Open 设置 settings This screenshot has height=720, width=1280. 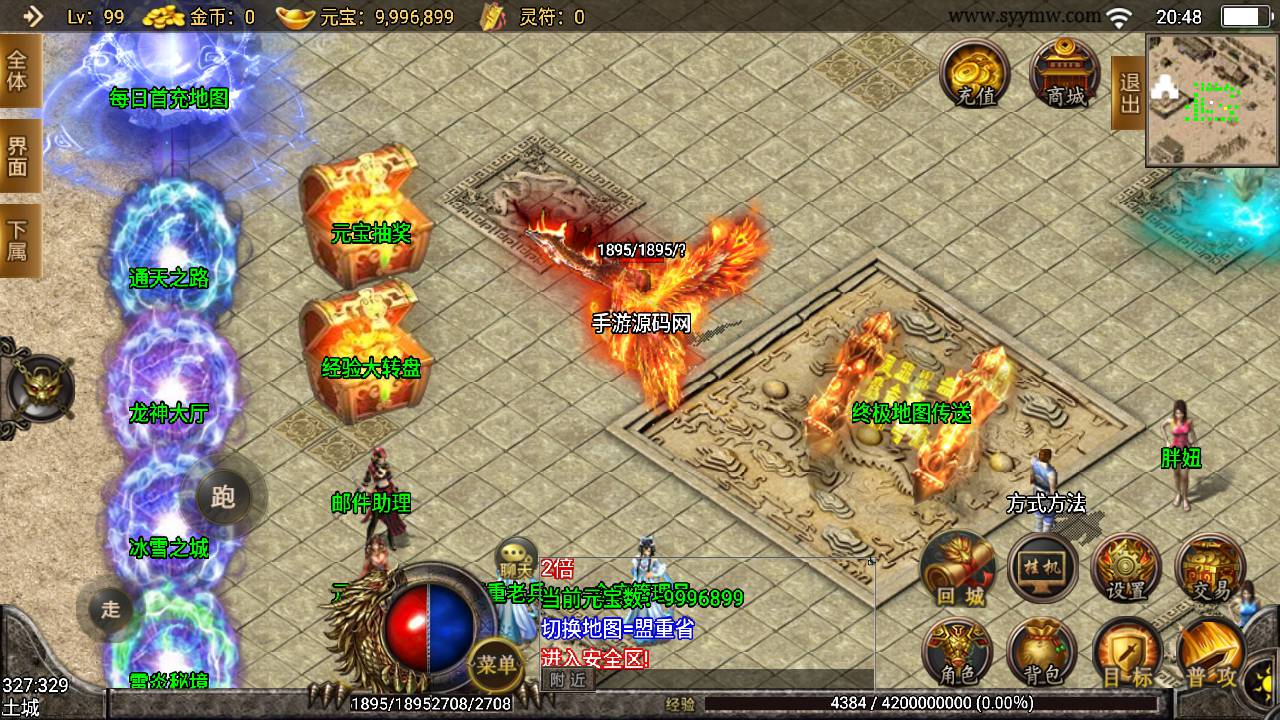tap(1126, 568)
